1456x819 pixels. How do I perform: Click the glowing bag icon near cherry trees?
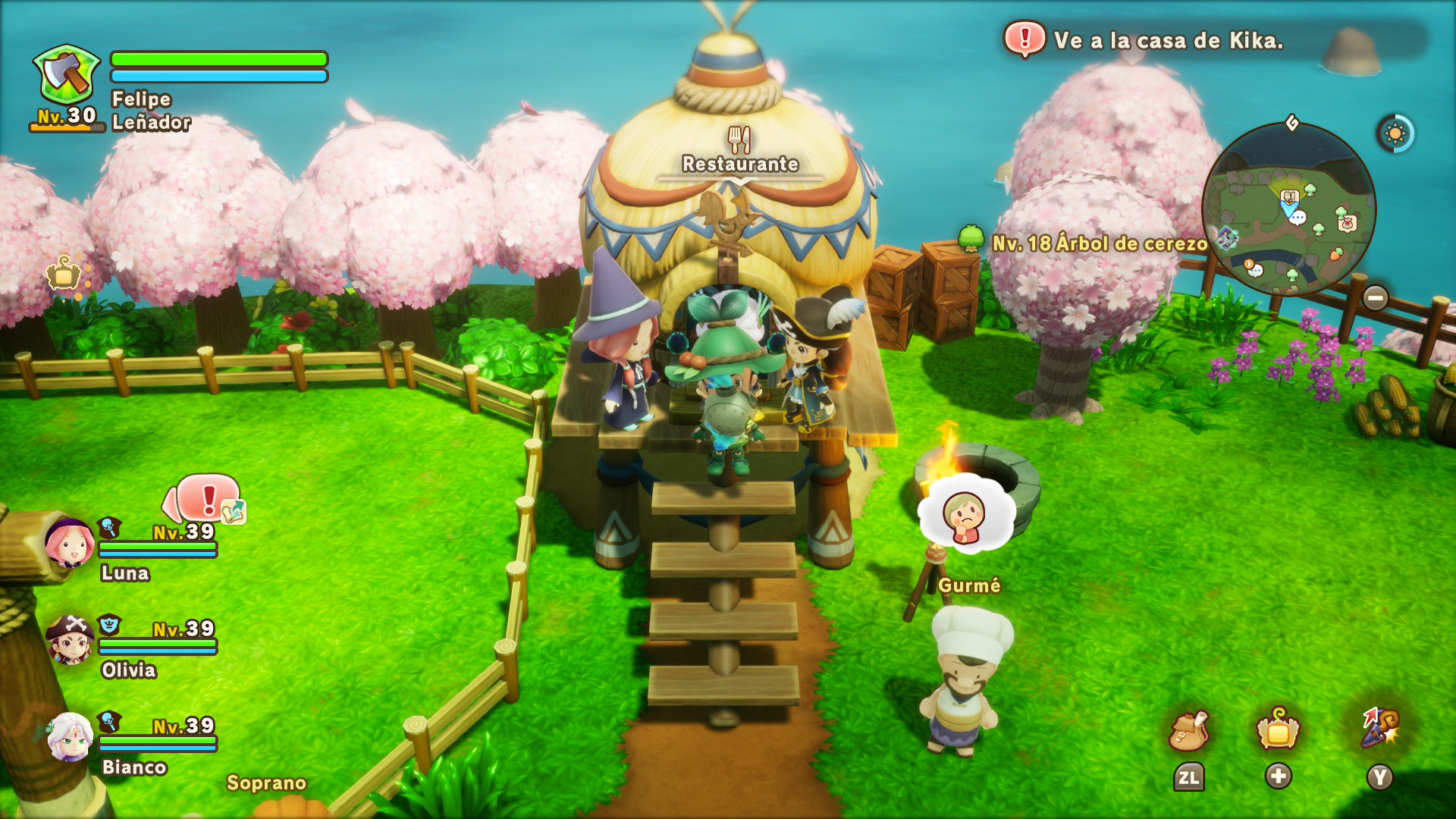pos(65,275)
